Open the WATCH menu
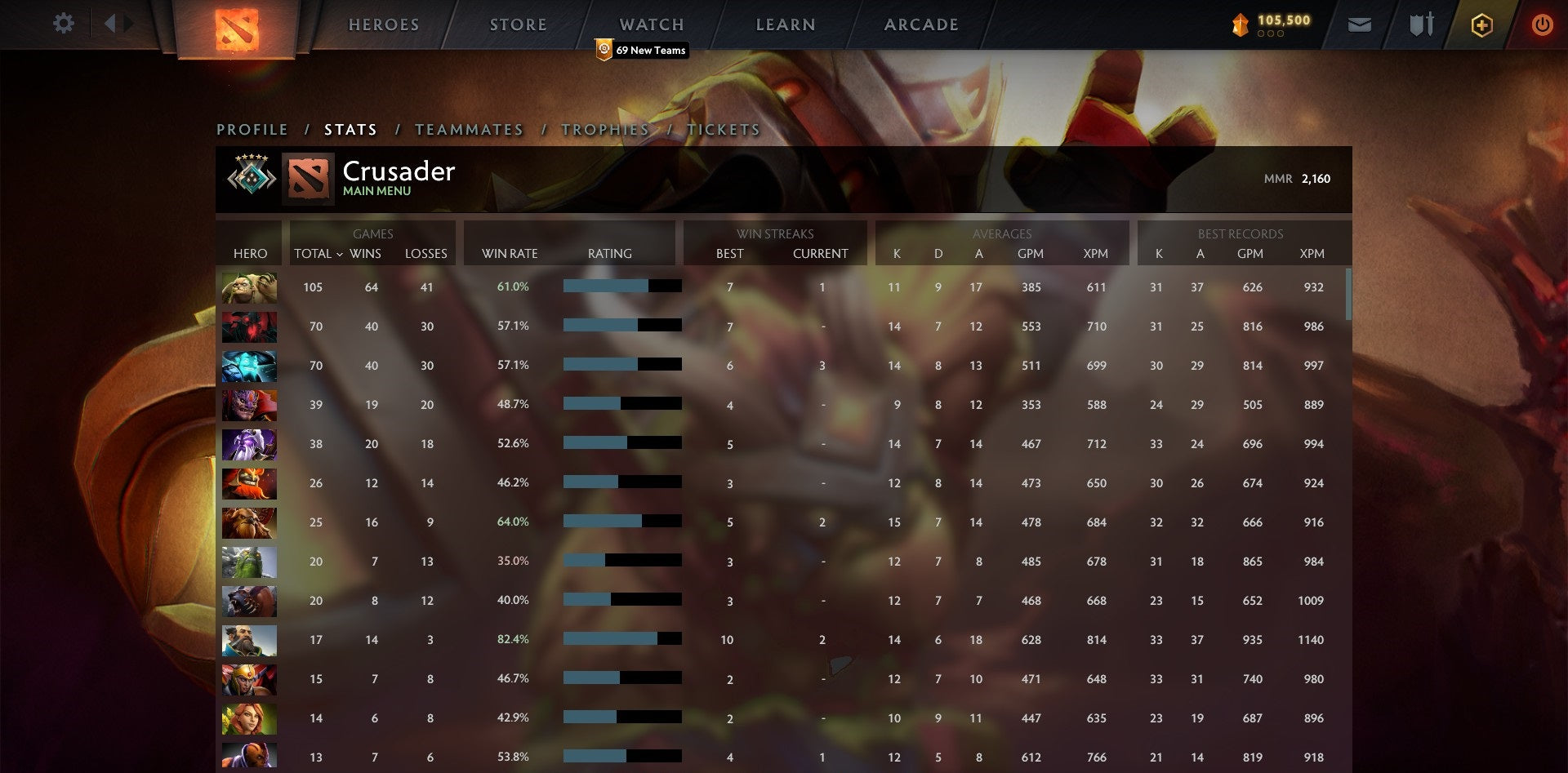Viewport: 1568px width, 773px height. click(x=651, y=24)
